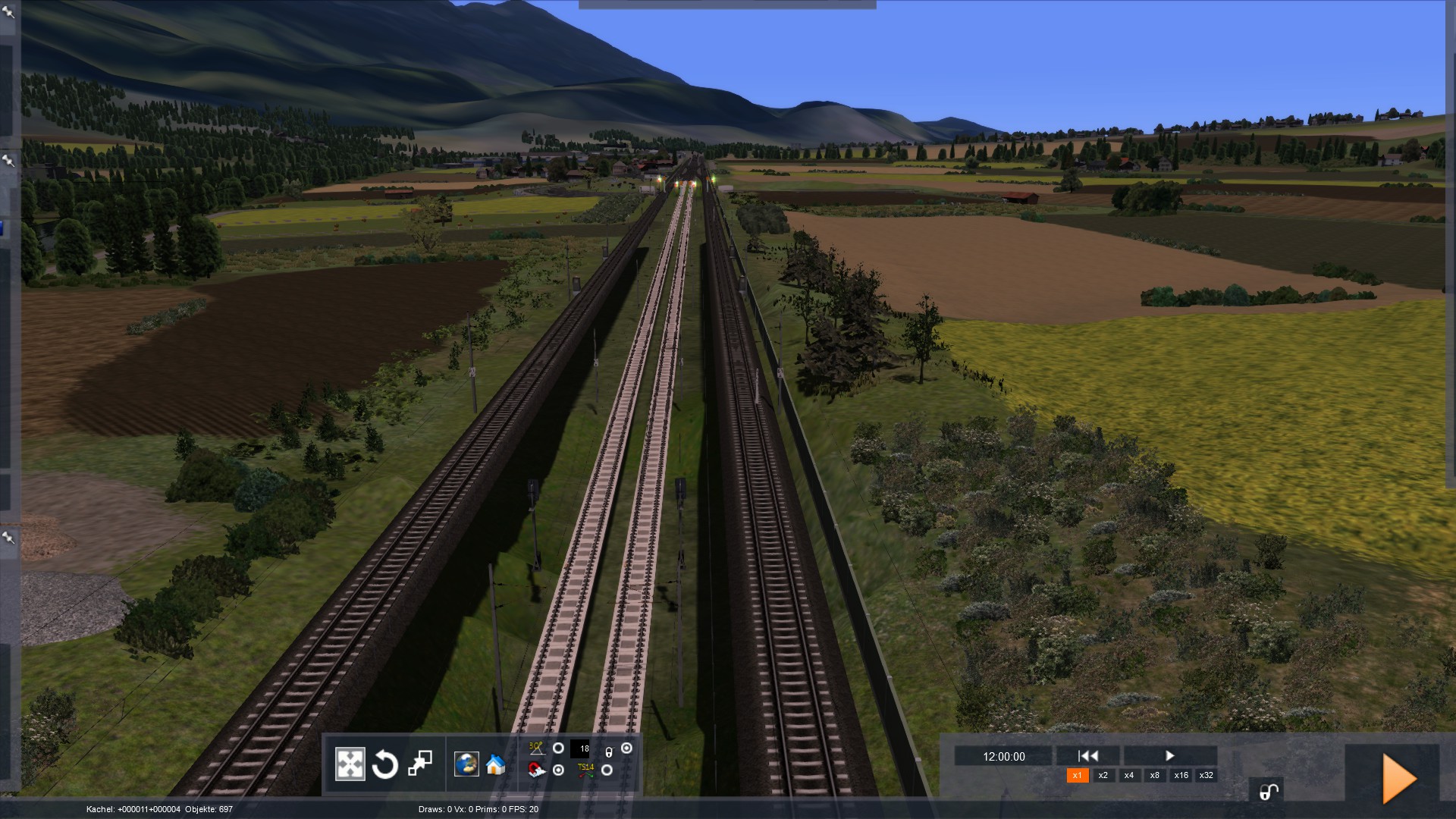Screen dimensions: 1456x819
Task: Toggle the 30° angle snap option
Action: [558, 748]
